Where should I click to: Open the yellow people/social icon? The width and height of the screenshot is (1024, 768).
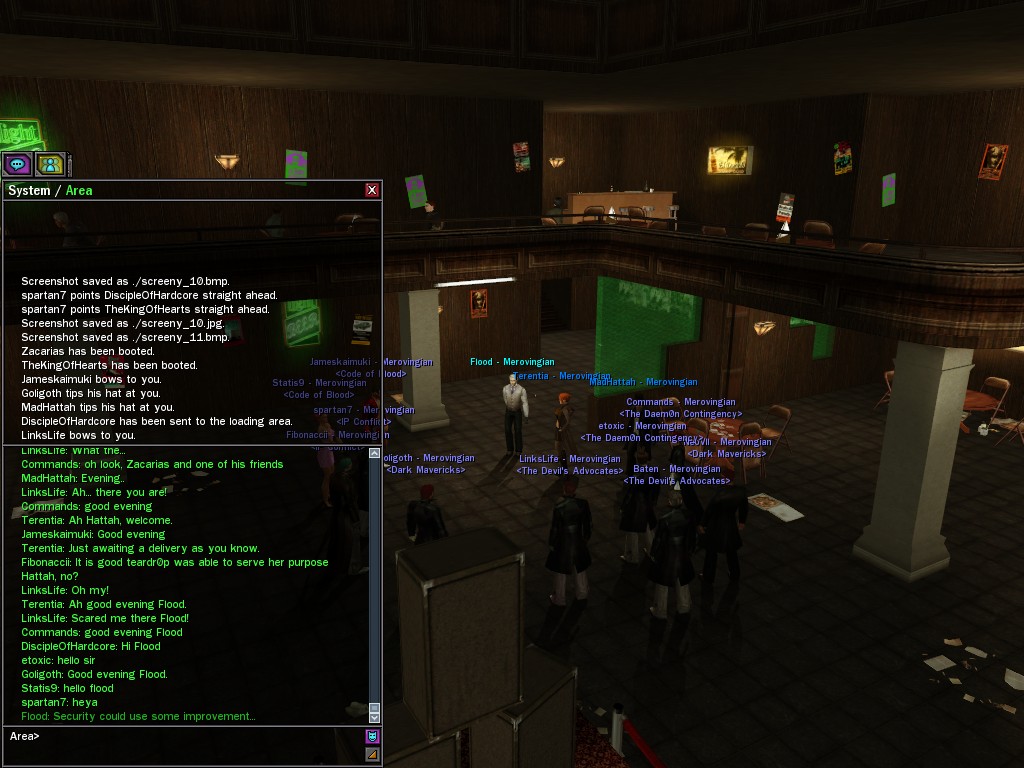point(50,164)
